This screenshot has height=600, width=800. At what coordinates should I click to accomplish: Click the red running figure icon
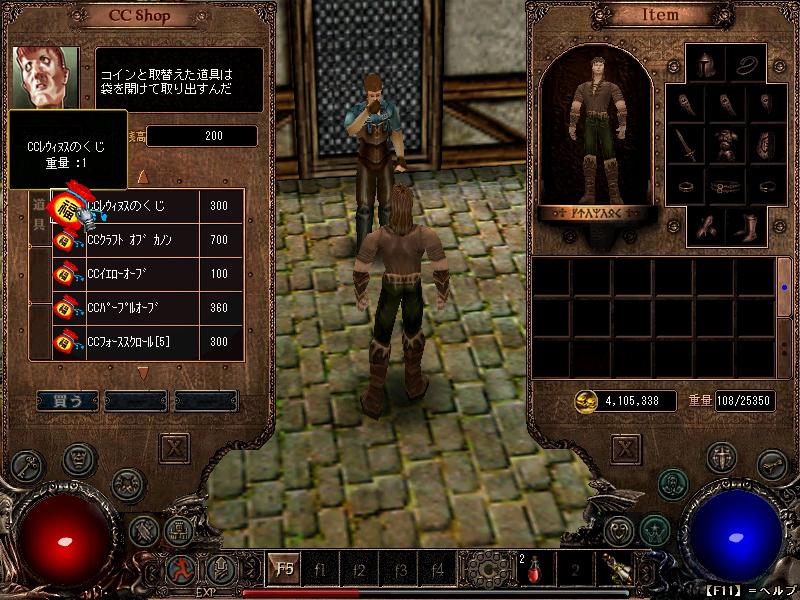point(182,571)
